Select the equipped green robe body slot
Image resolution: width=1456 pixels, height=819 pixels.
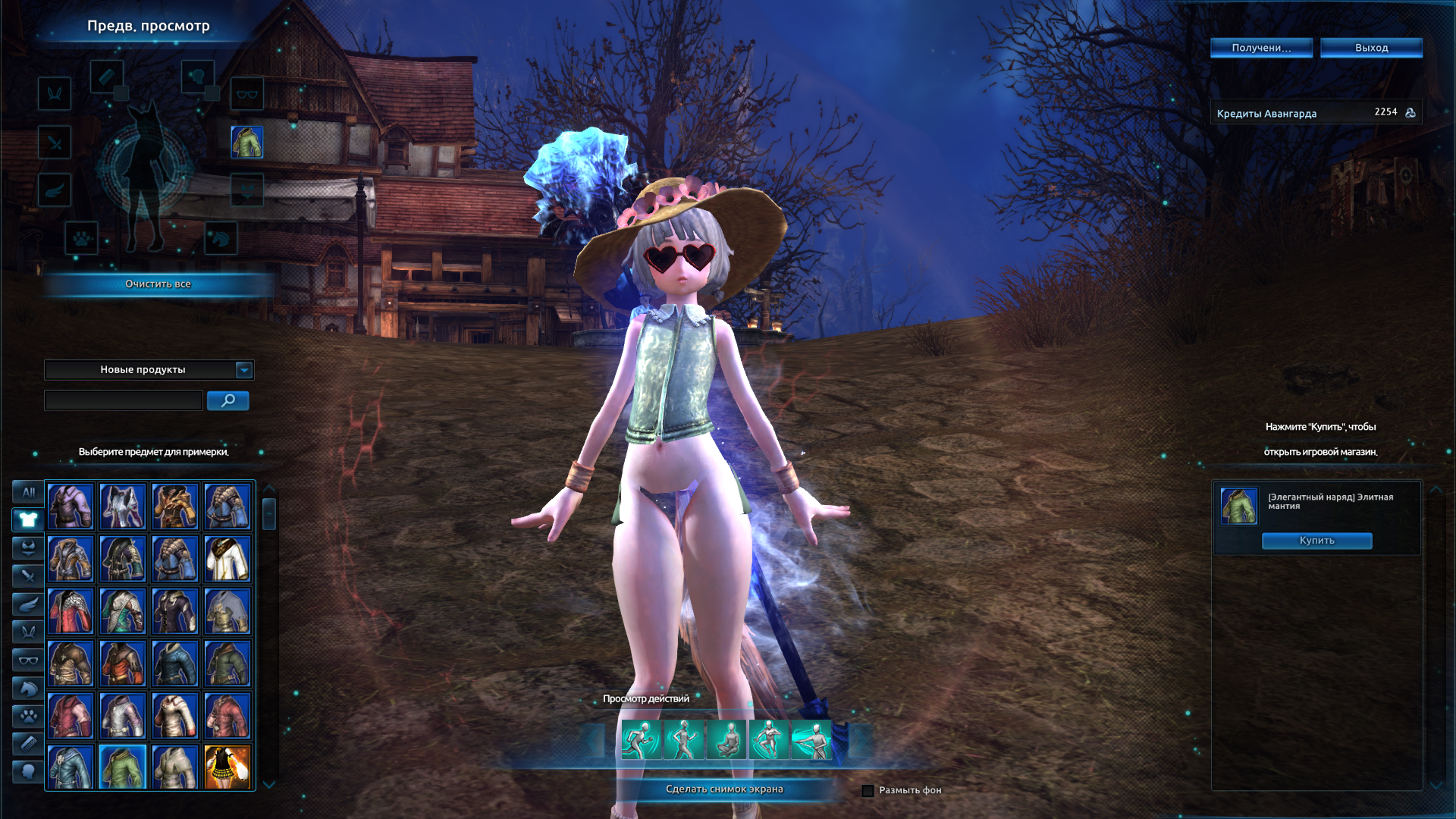click(x=247, y=142)
